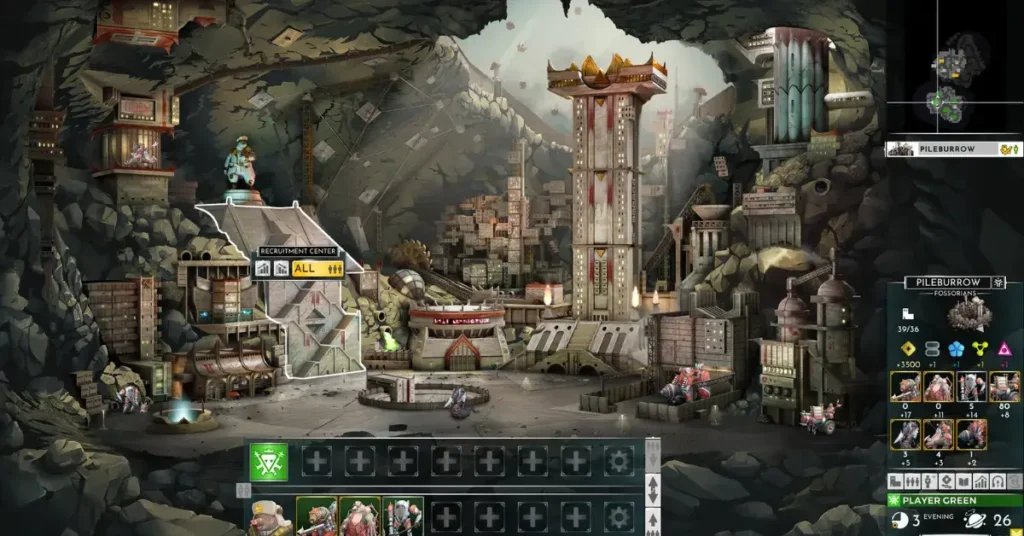Click the downgrade chart icon on Recruitment Center

point(283,268)
